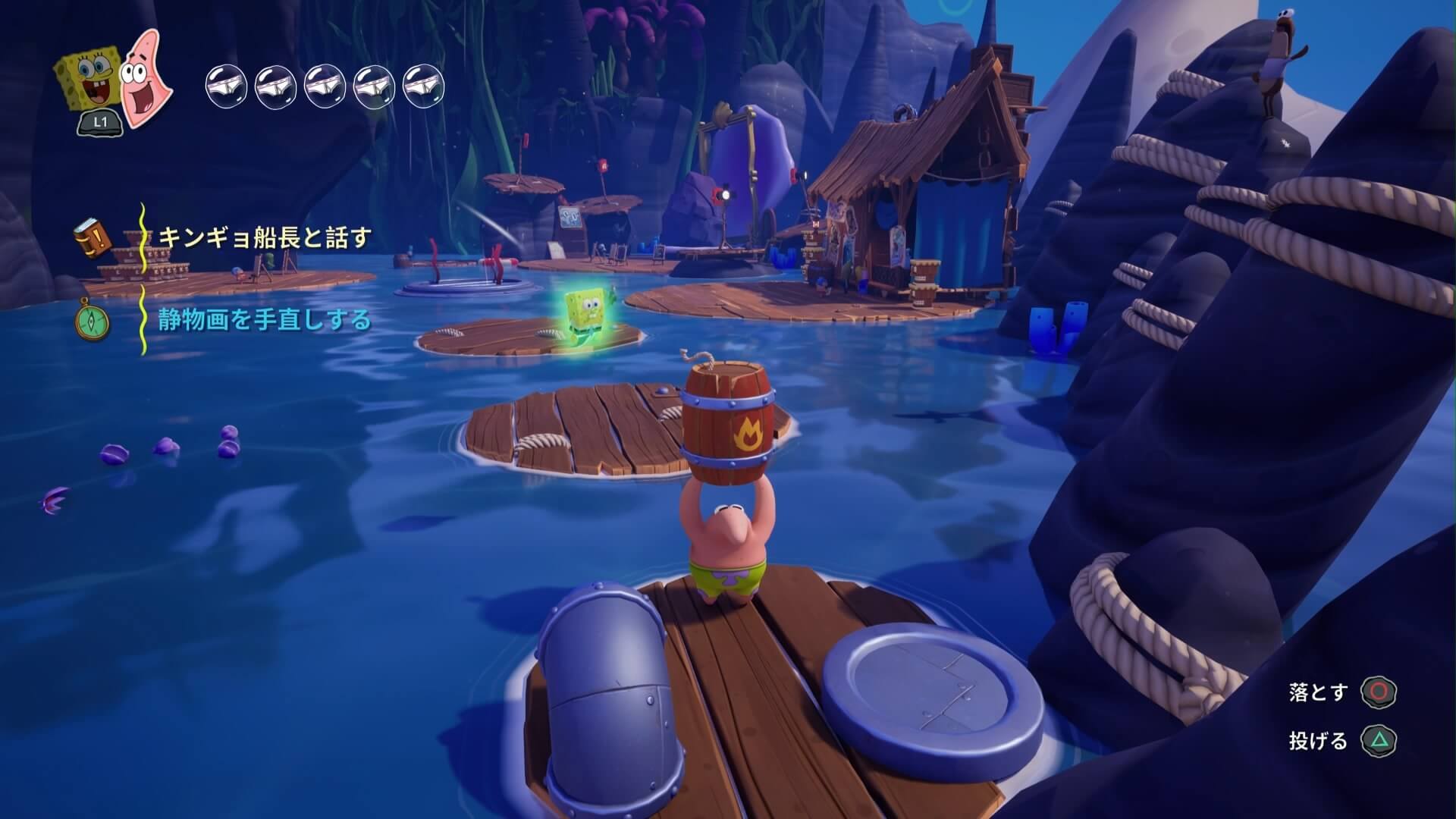
Task: Click the green compass side-quest icon
Action: pos(93,321)
